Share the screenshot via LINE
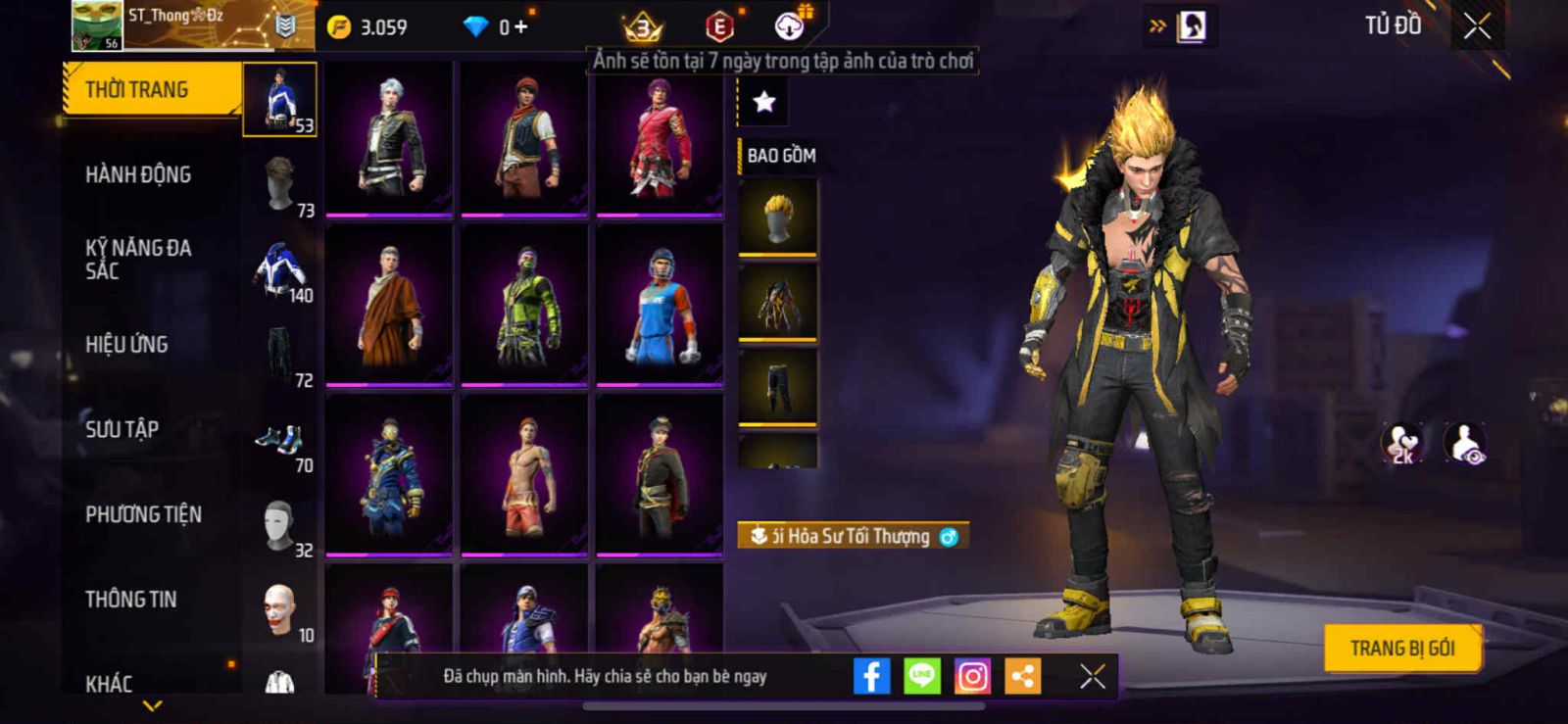 tap(921, 676)
